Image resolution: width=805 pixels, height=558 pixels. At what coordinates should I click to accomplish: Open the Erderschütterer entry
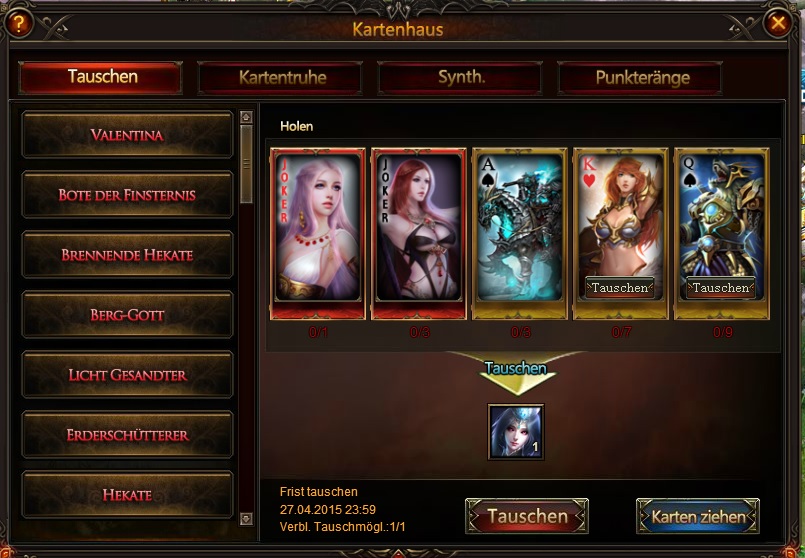127,435
